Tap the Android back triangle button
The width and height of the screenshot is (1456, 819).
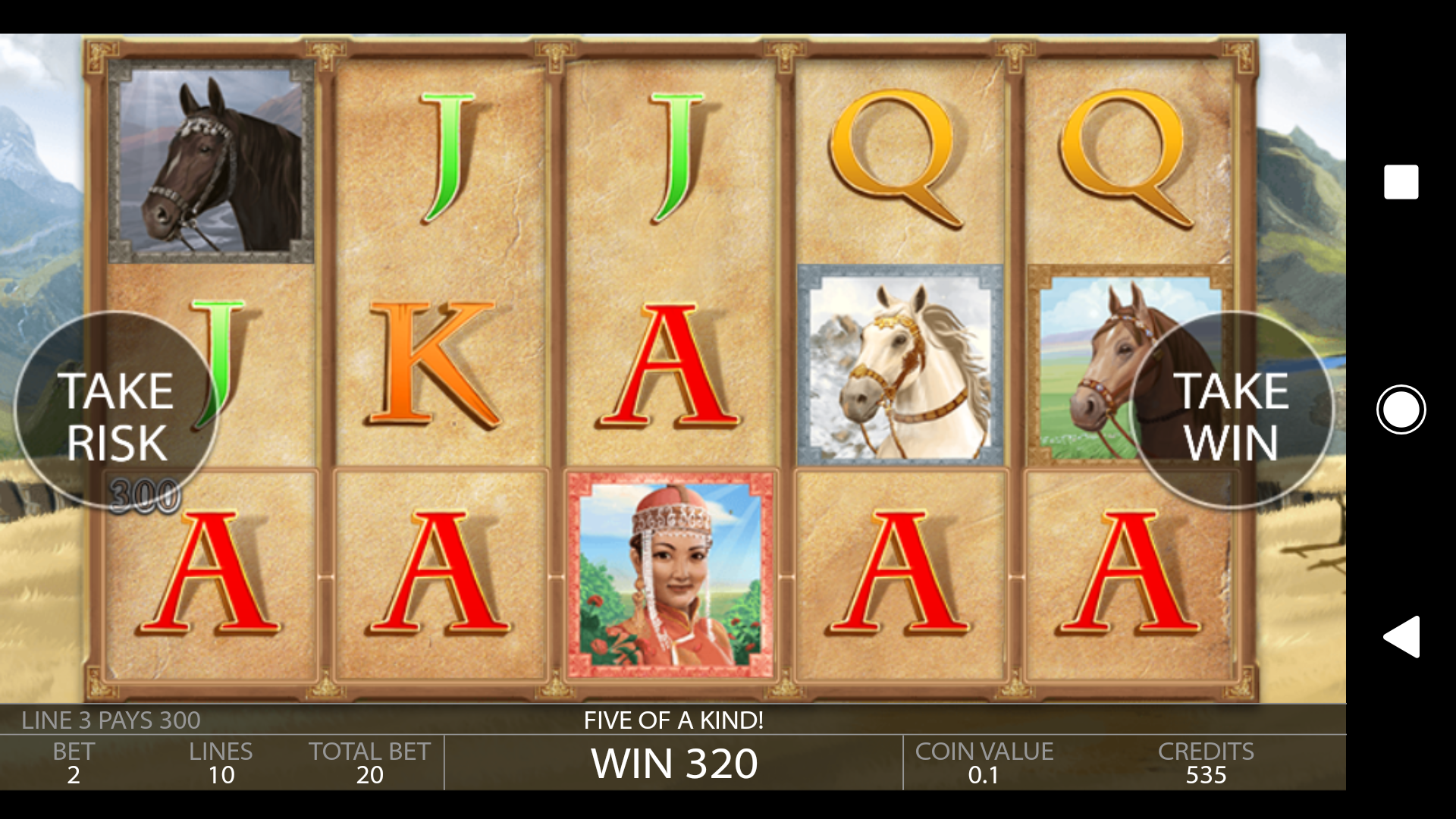[1401, 636]
